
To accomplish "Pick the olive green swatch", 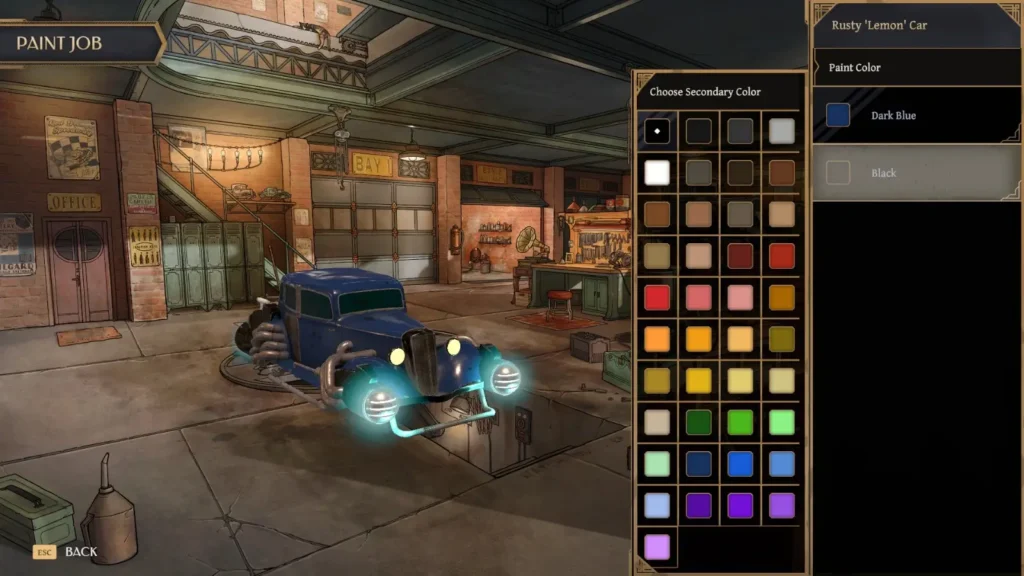I will coord(782,338).
